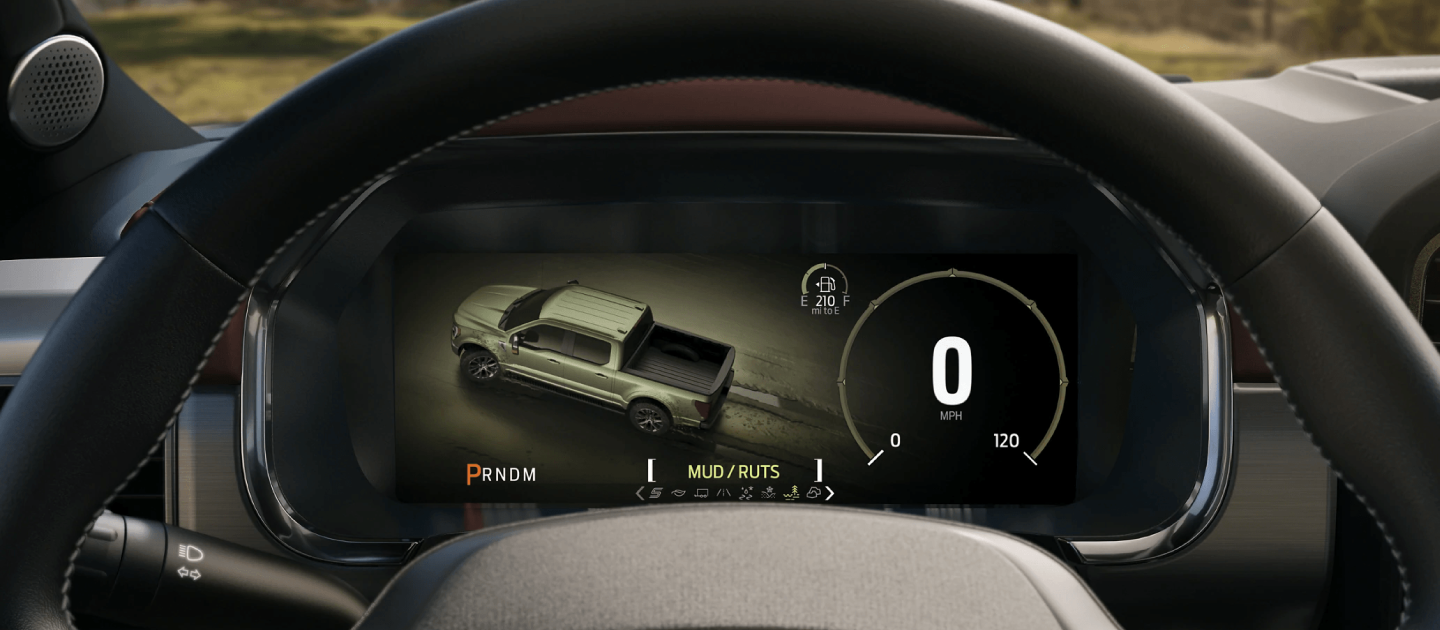Viewport: 1440px width, 630px height.
Task: Select the Sport mode S icon
Action: coord(657,493)
